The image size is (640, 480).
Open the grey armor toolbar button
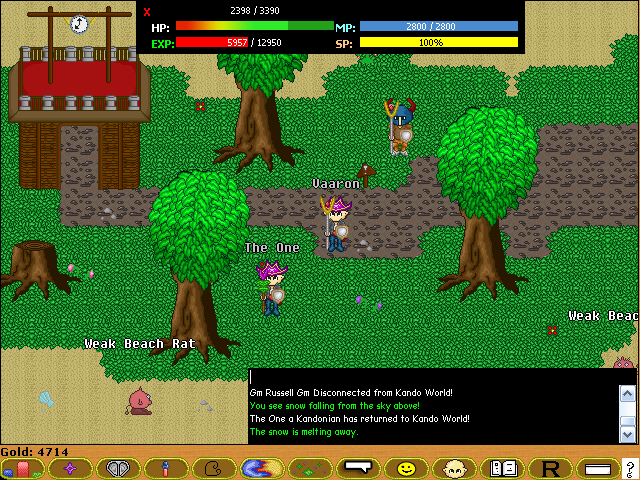click(118, 468)
